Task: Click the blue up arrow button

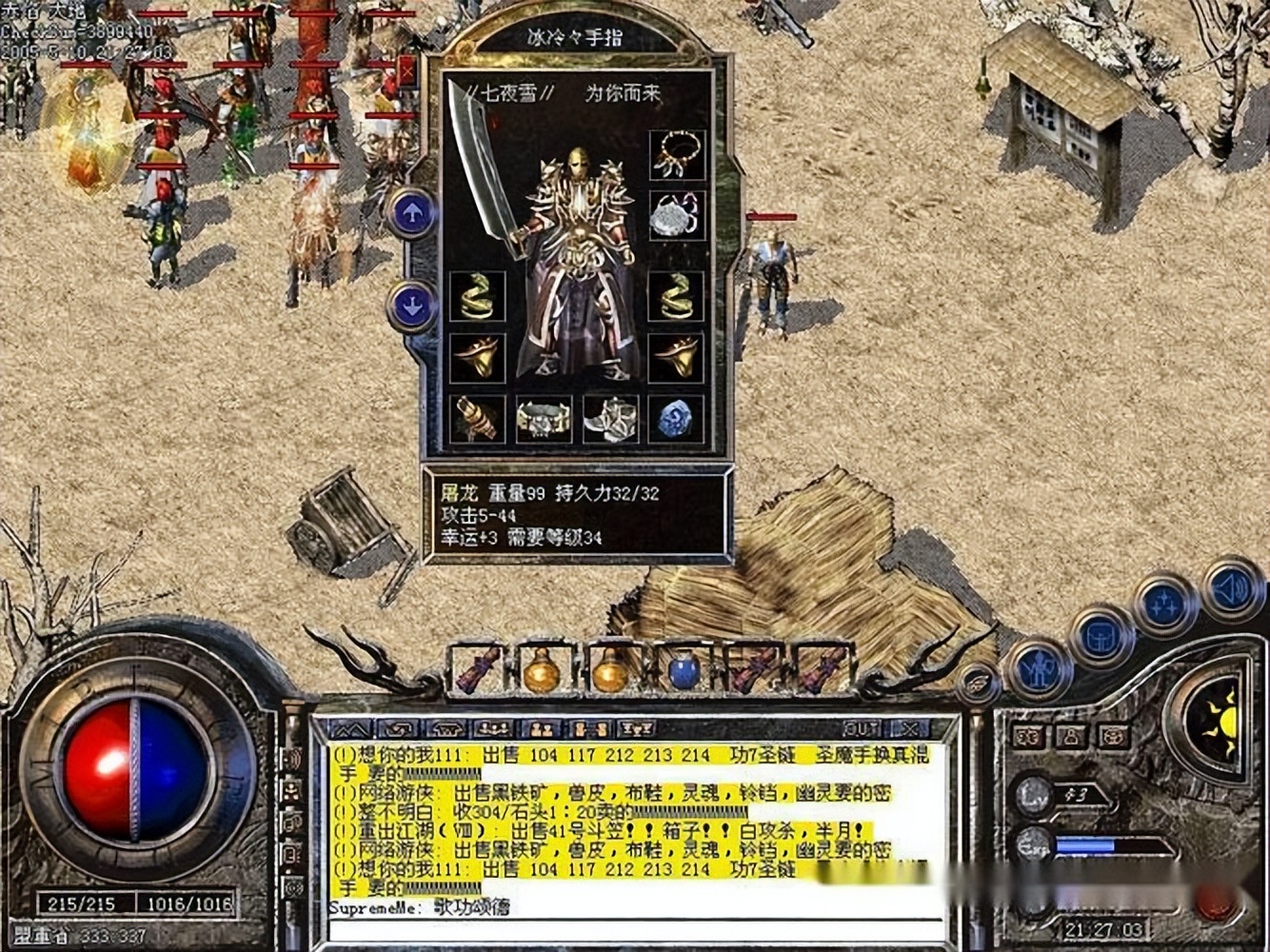Action: click(412, 213)
